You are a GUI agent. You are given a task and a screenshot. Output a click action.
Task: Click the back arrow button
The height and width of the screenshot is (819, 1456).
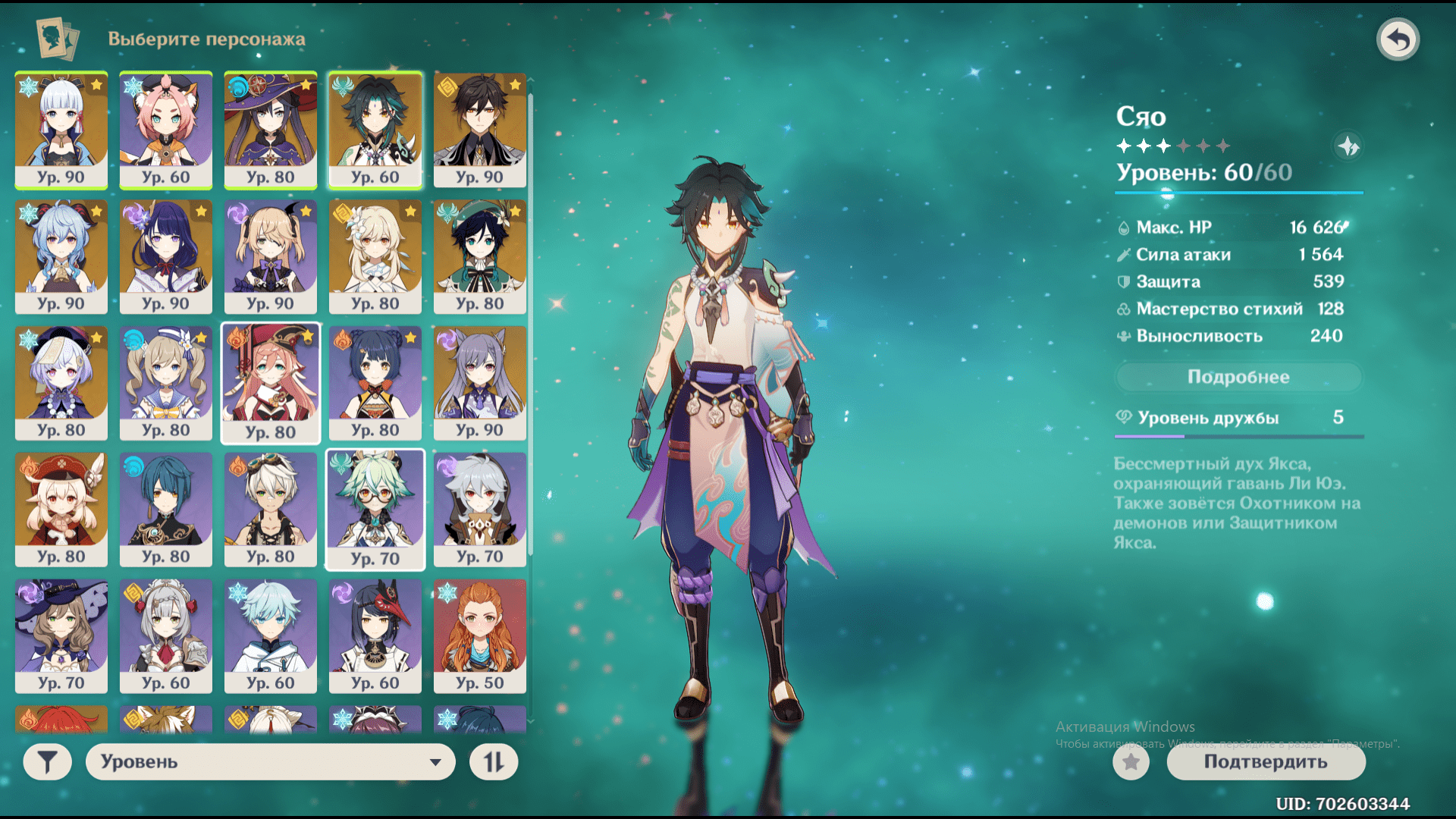(x=1398, y=39)
